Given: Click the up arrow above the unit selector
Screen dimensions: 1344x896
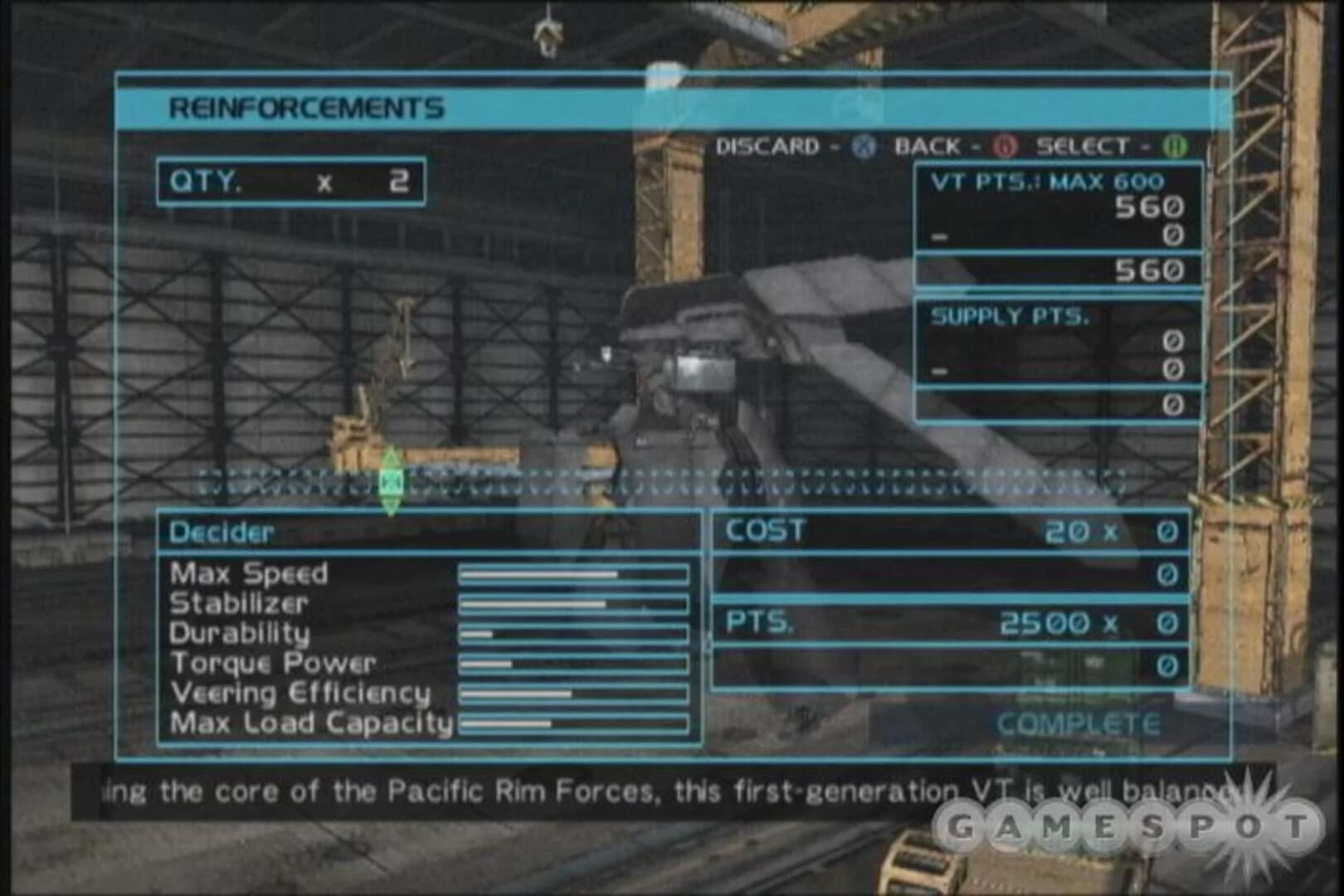Looking at the screenshot, I should click(390, 457).
